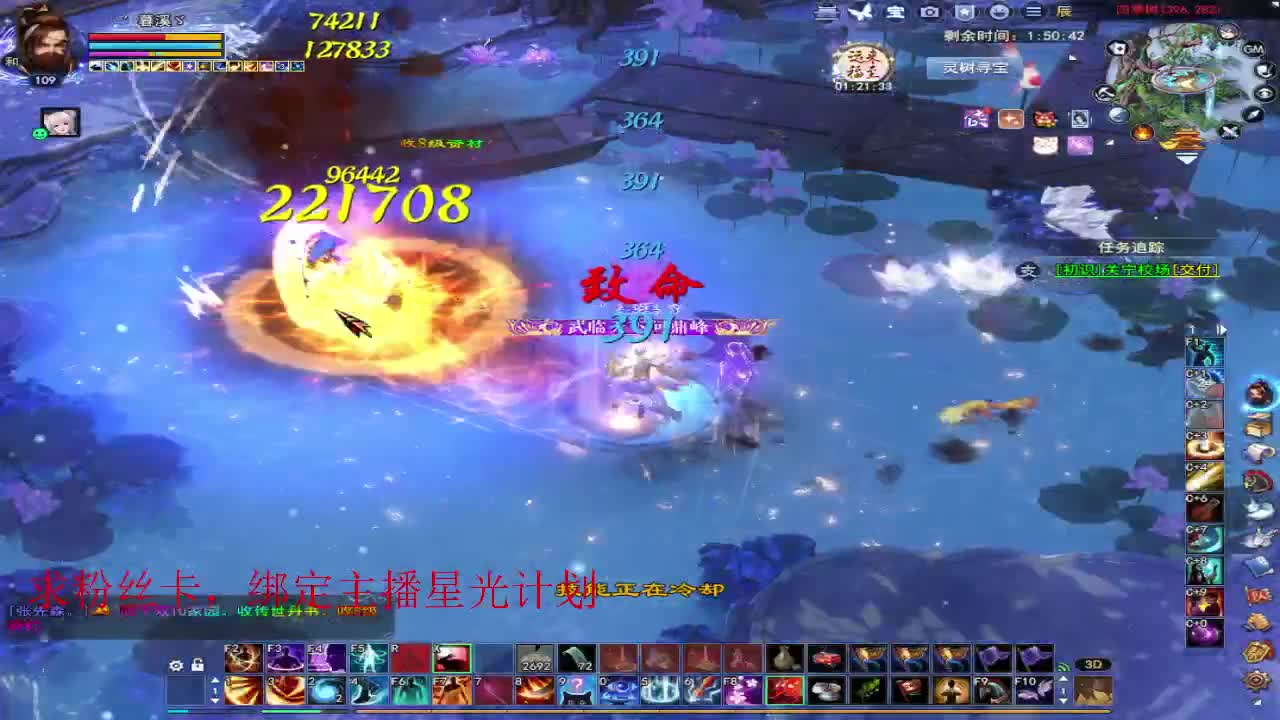
Task: Collapse the minimap with its small triangle arrow
Action: click(1186, 157)
